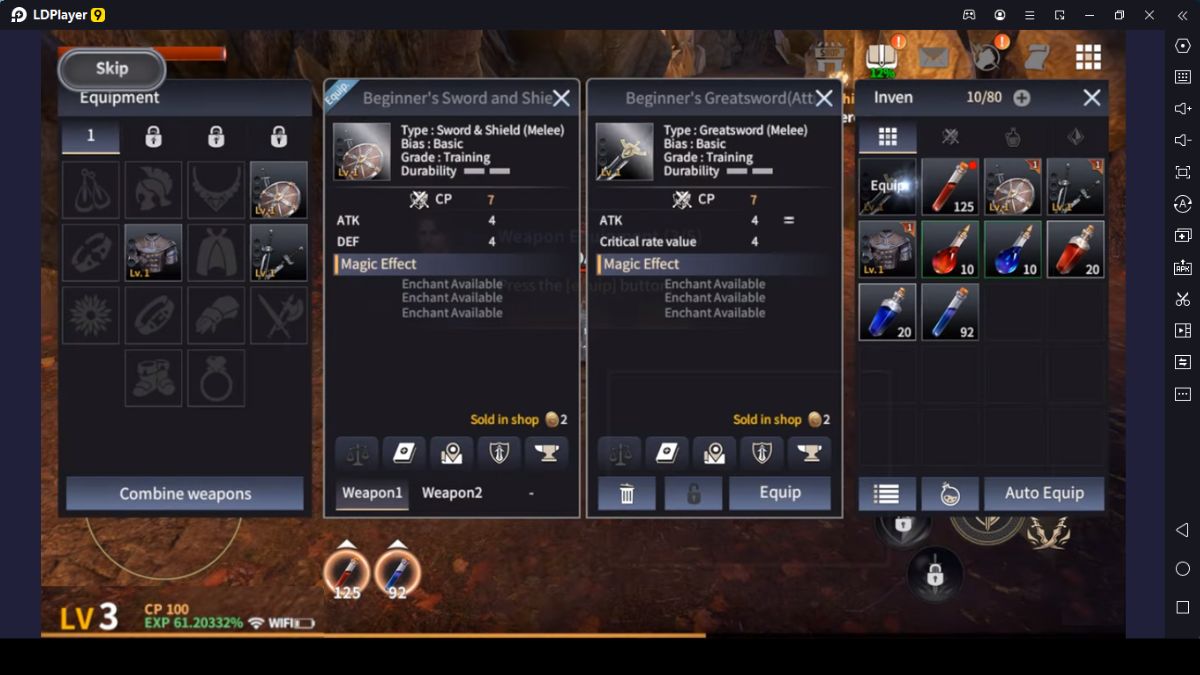Select the chest armor in equipment slots

pos(153,252)
